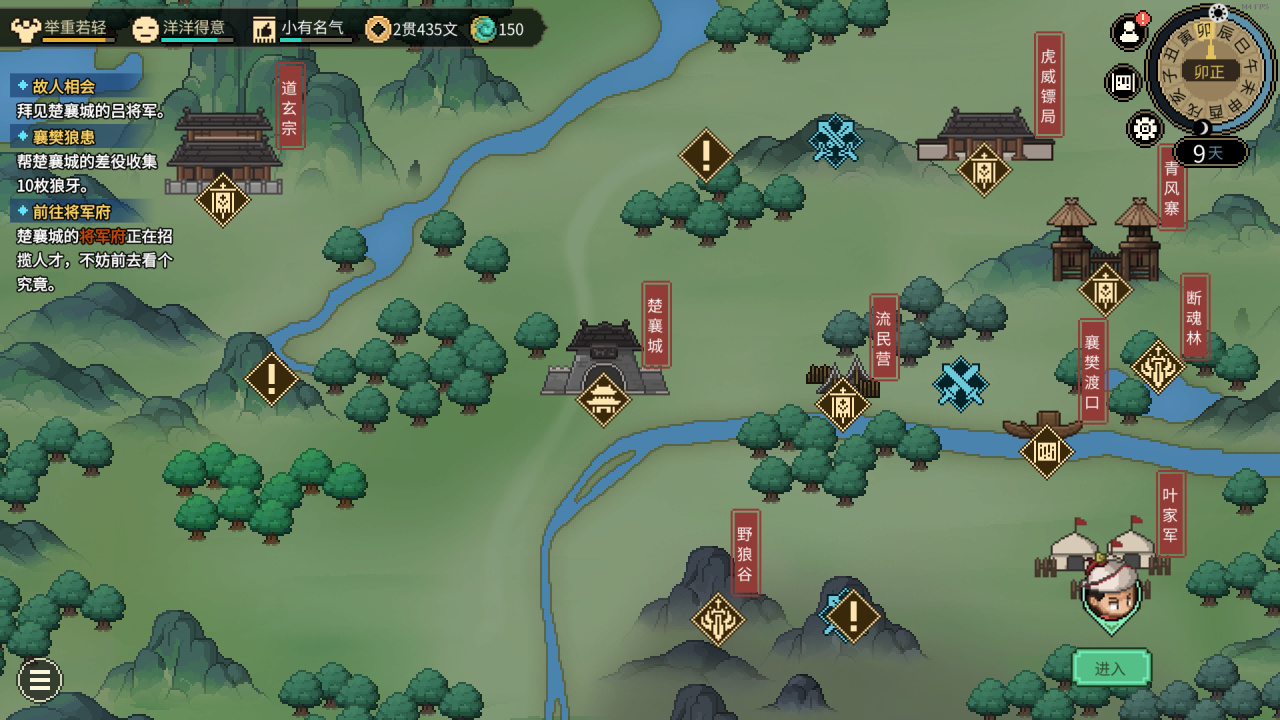Choose the 野狼谷 valley marker
Image resolution: width=1280 pixels, height=720 pixels.
[718, 619]
